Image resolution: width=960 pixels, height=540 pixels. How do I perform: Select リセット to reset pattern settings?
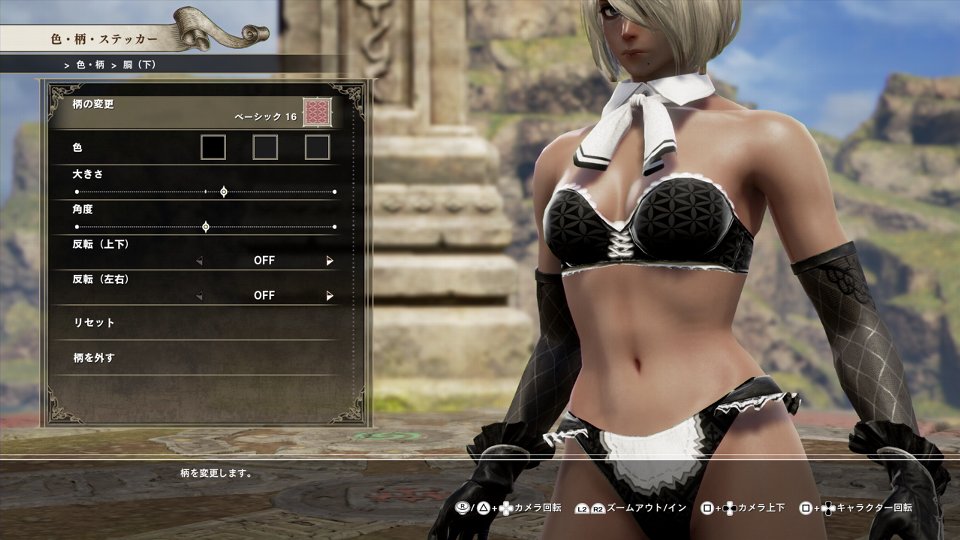[x=95, y=323]
